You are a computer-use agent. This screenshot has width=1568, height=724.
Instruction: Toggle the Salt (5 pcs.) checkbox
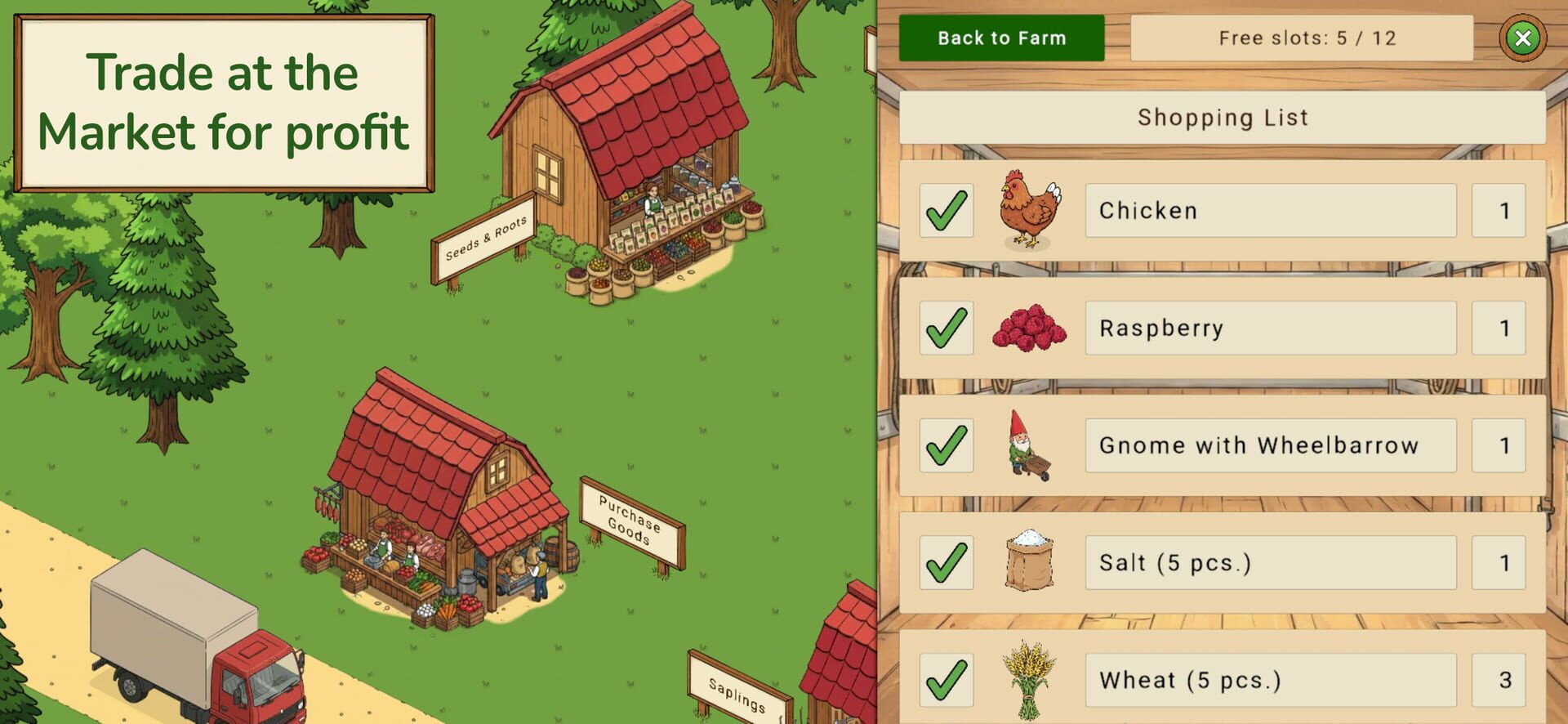(x=946, y=563)
